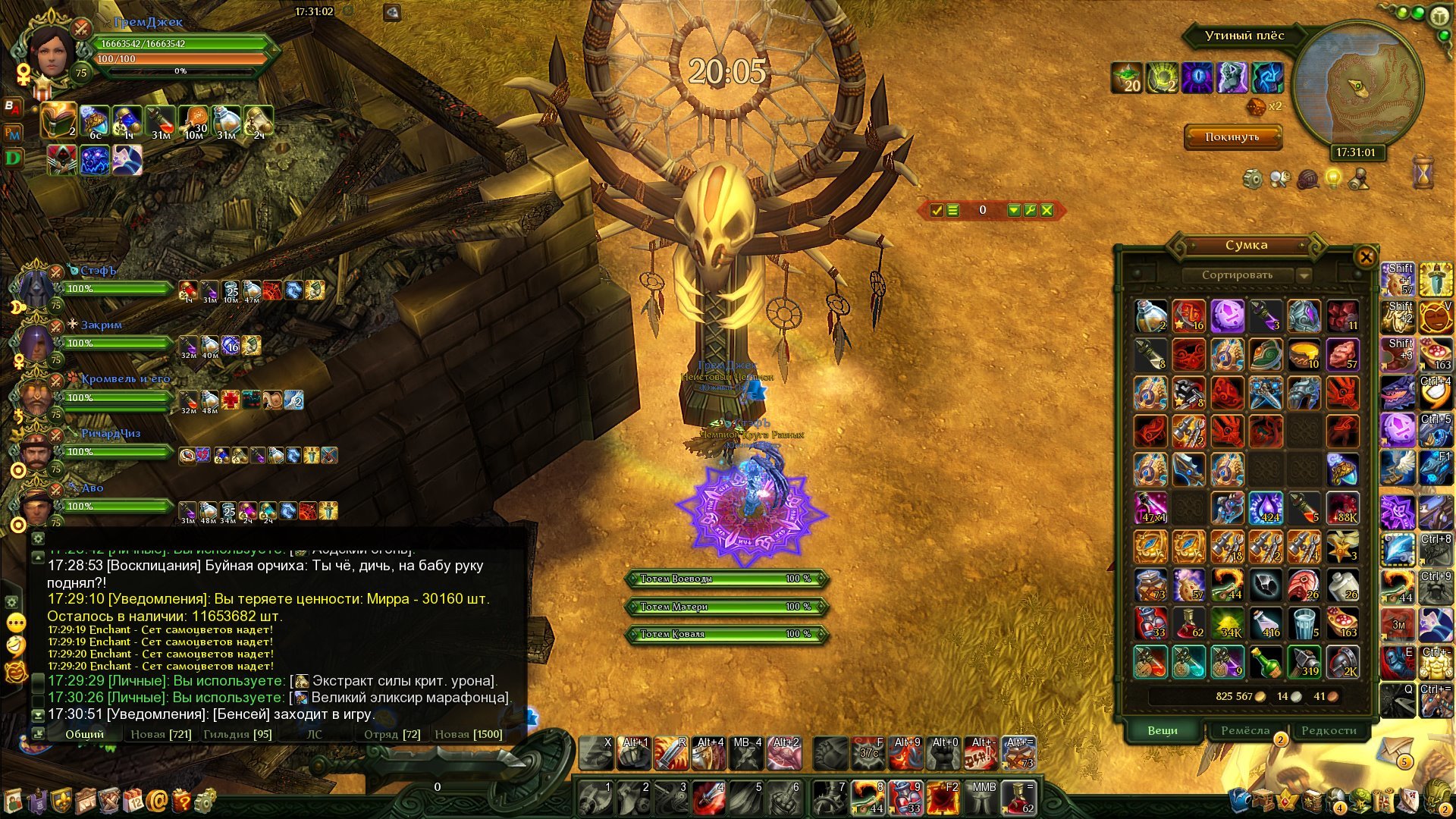Select party member Закрим's frame
Screen dimensions: 1456x819
[x=114, y=343]
